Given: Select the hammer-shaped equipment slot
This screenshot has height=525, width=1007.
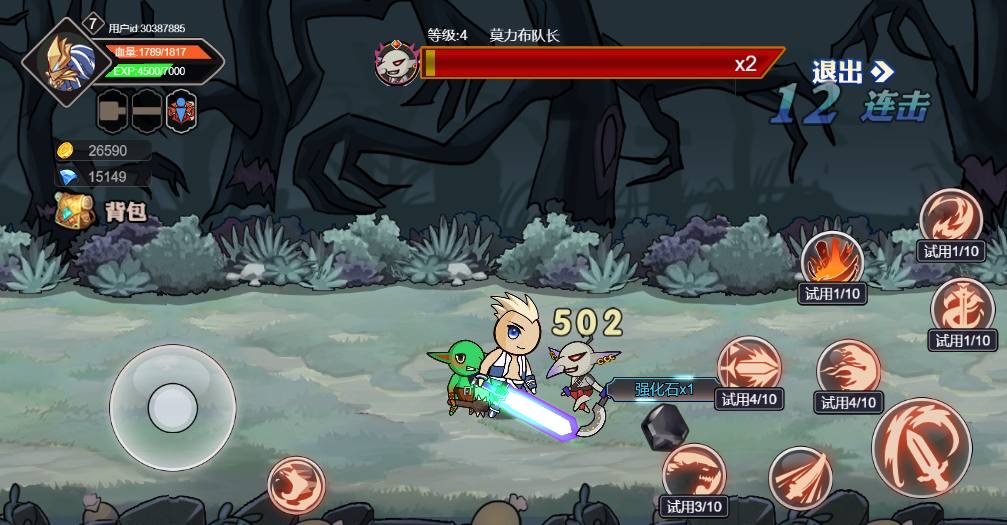Looking at the screenshot, I should pyautogui.click(x=113, y=110).
